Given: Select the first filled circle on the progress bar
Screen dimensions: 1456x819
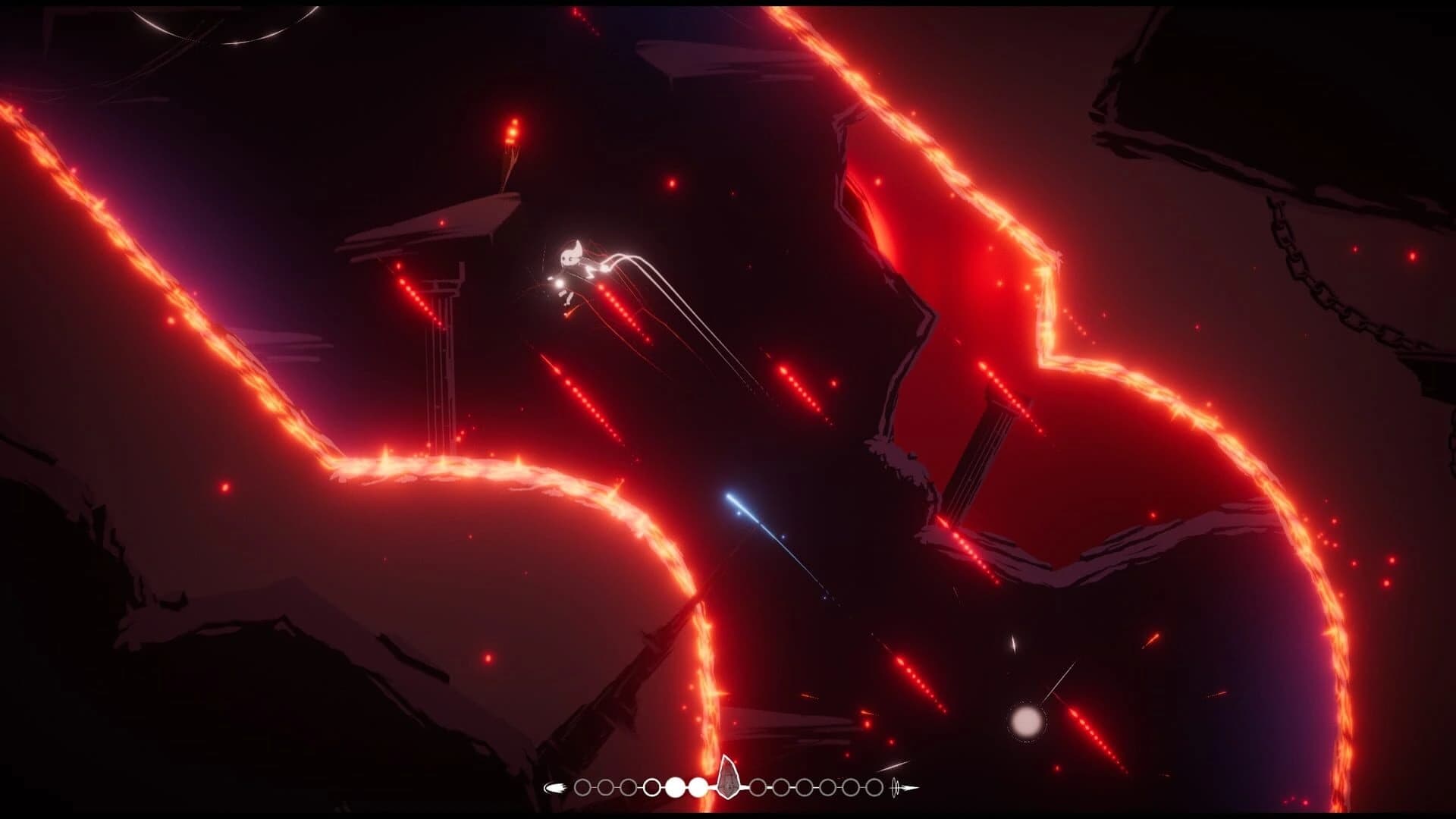Looking at the screenshot, I should coord(675,786).
